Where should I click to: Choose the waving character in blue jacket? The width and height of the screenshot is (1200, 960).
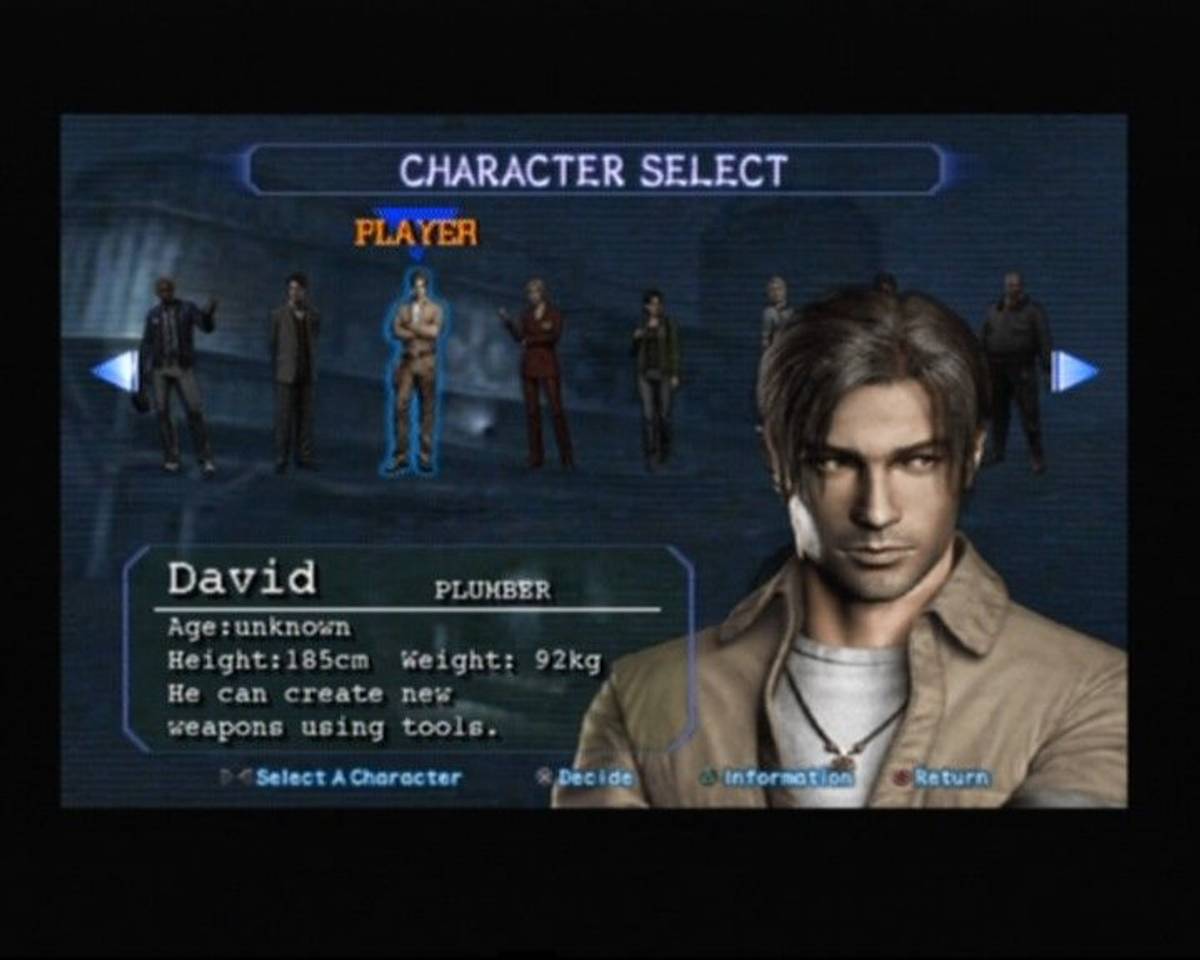tap(177, 372)
